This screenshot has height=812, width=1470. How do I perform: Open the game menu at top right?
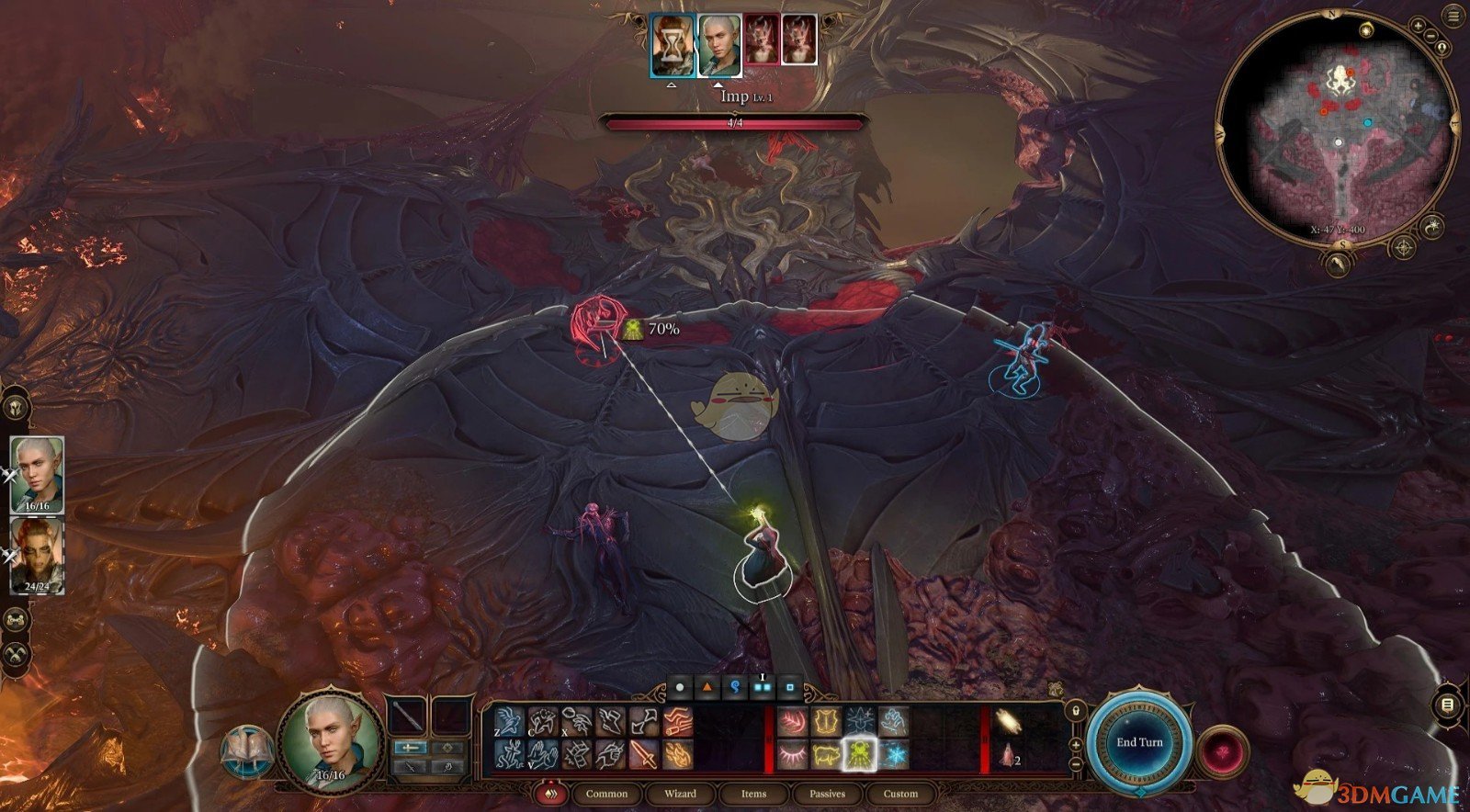pyautogui.click(x=1453, y=16)
